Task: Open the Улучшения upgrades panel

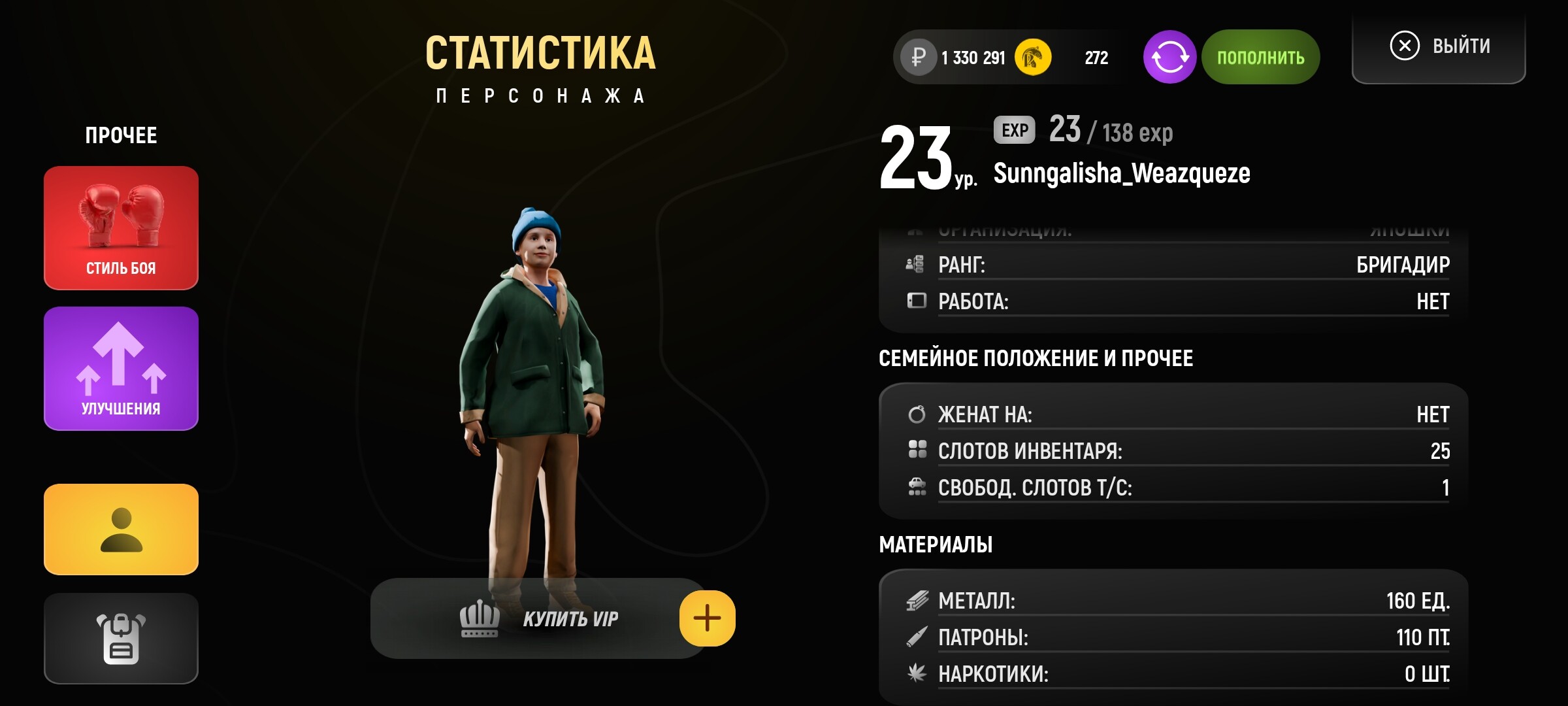Action: 121,368
